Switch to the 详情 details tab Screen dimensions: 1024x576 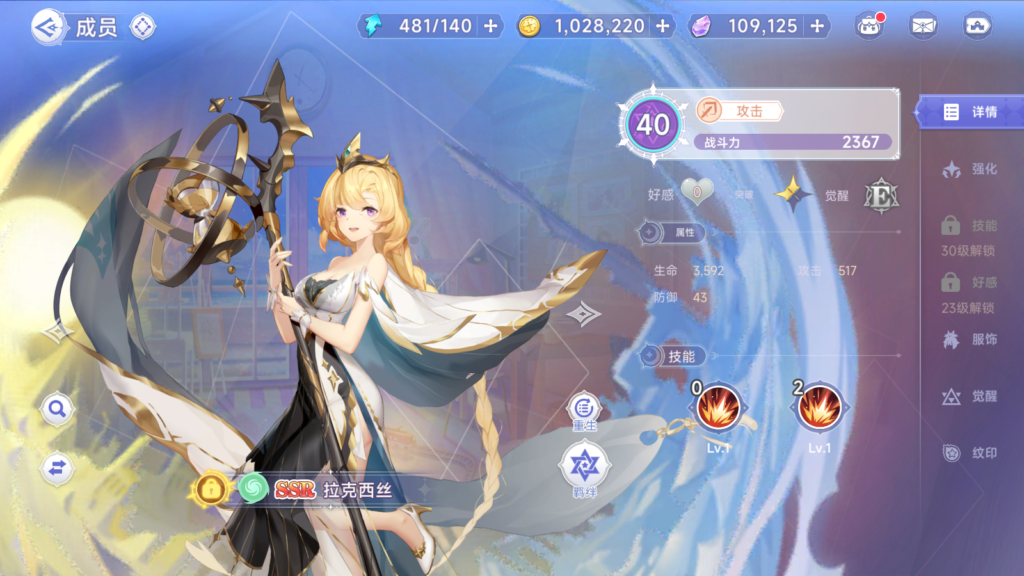[x=970, y=112]
